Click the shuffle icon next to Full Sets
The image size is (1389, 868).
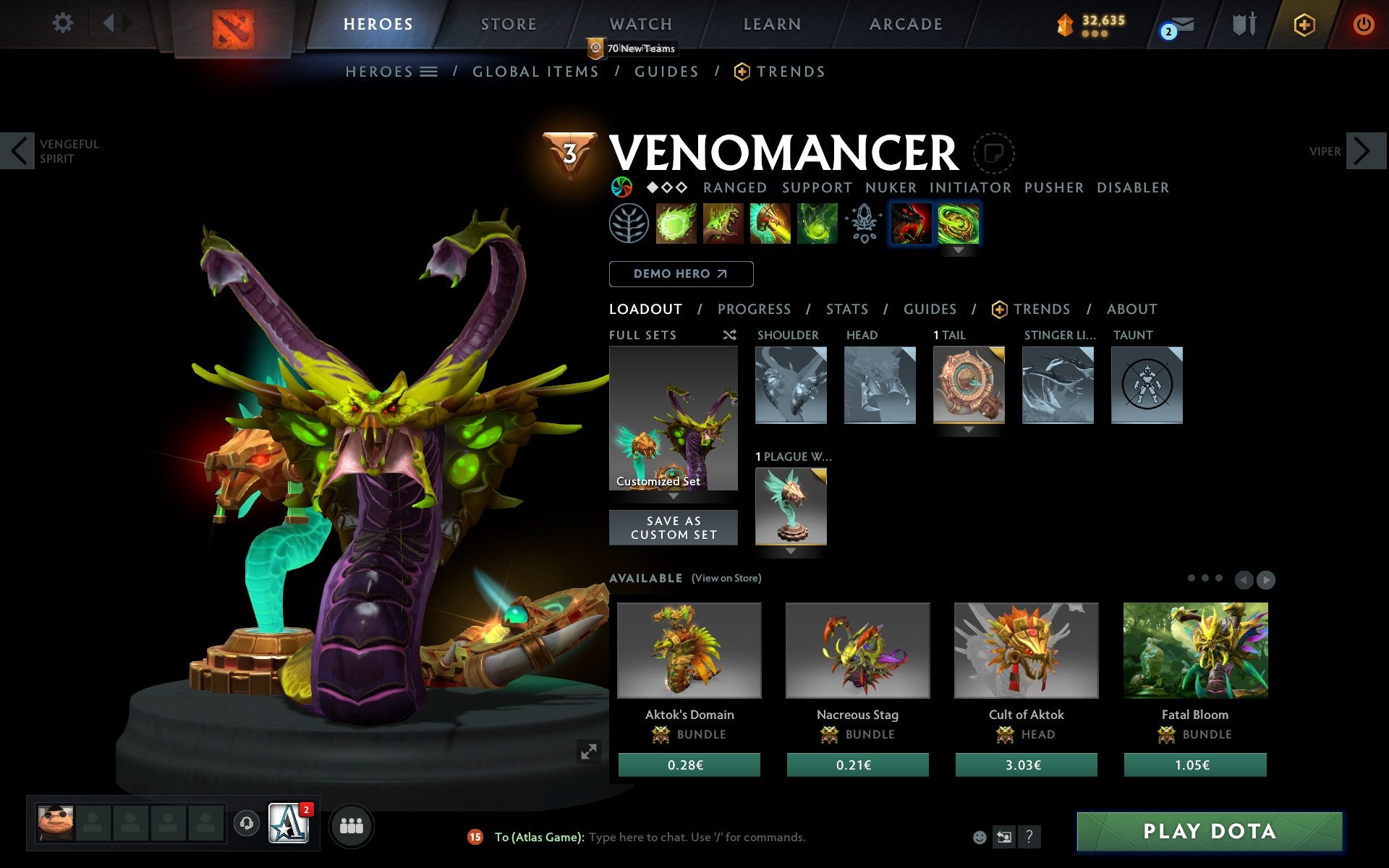point(729,335)
